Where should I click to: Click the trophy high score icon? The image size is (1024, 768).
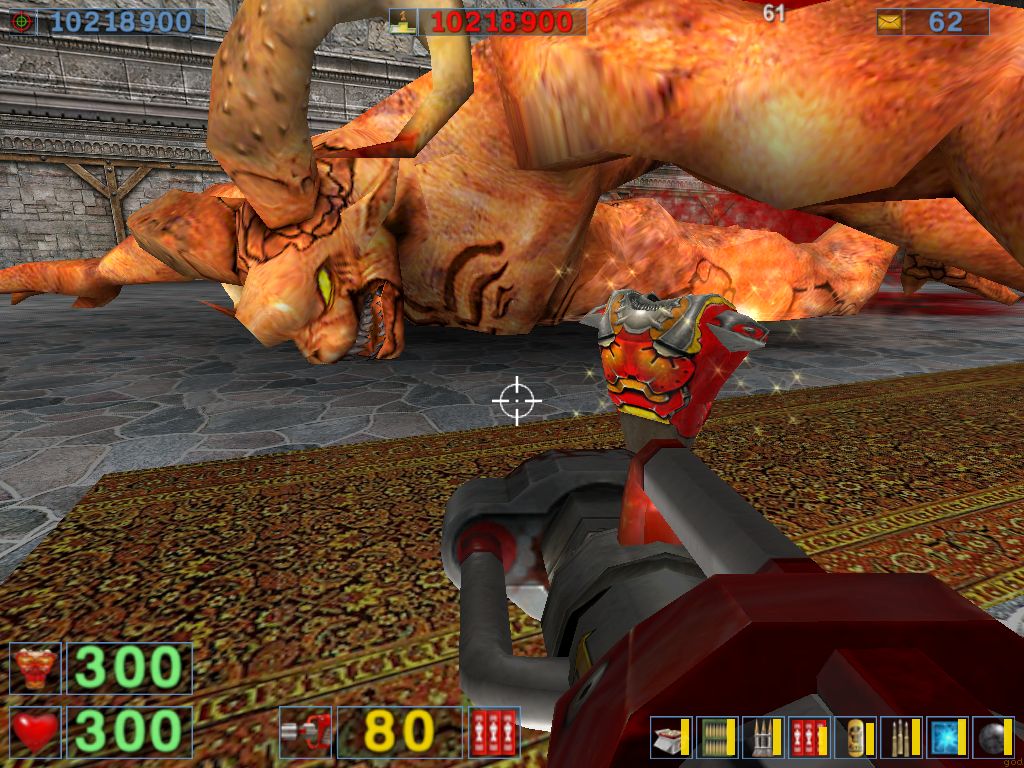[403, 22]
